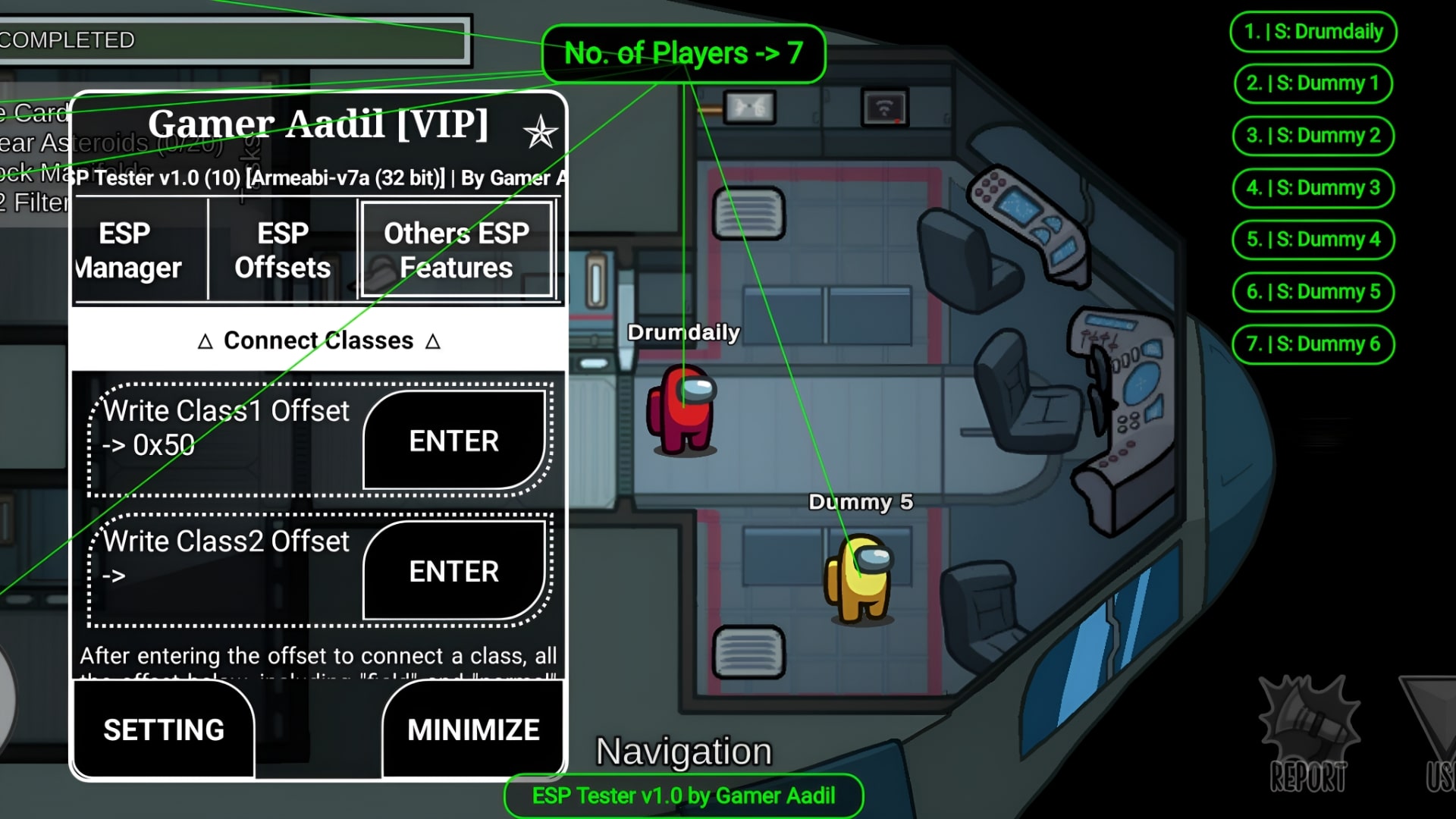
Task: Select the S: Dummy 6 player entry
Action: click(1313, 344)
